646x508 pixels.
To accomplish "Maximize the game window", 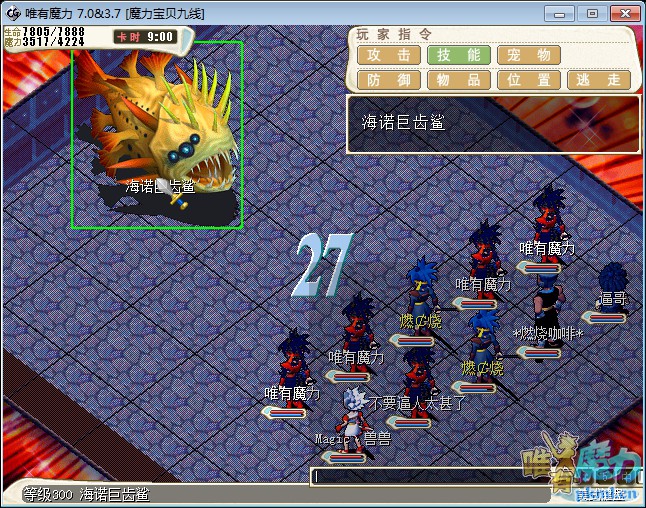I will click(x=591, y=13).
